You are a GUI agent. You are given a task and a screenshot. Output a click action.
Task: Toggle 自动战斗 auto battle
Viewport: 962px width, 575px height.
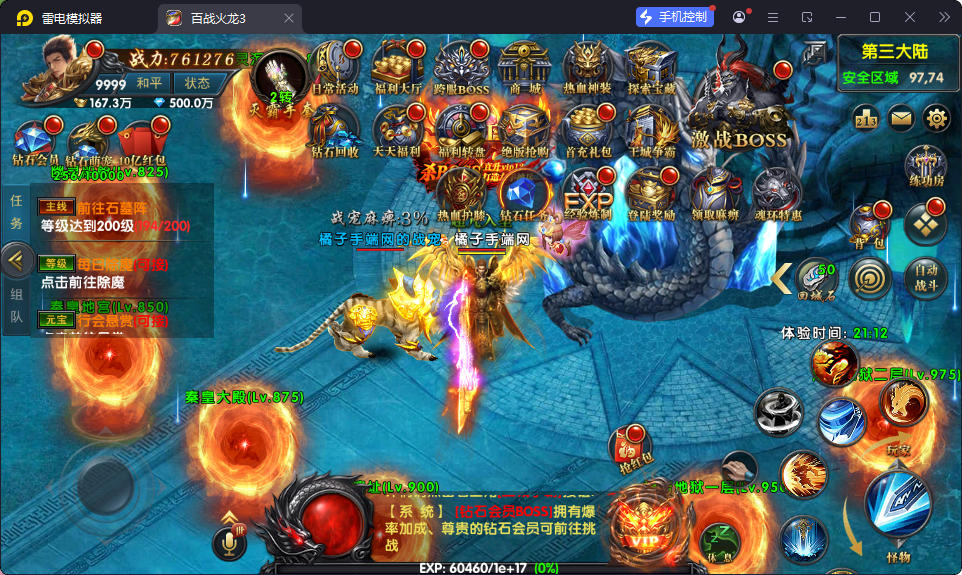click(x=925, y=276)
